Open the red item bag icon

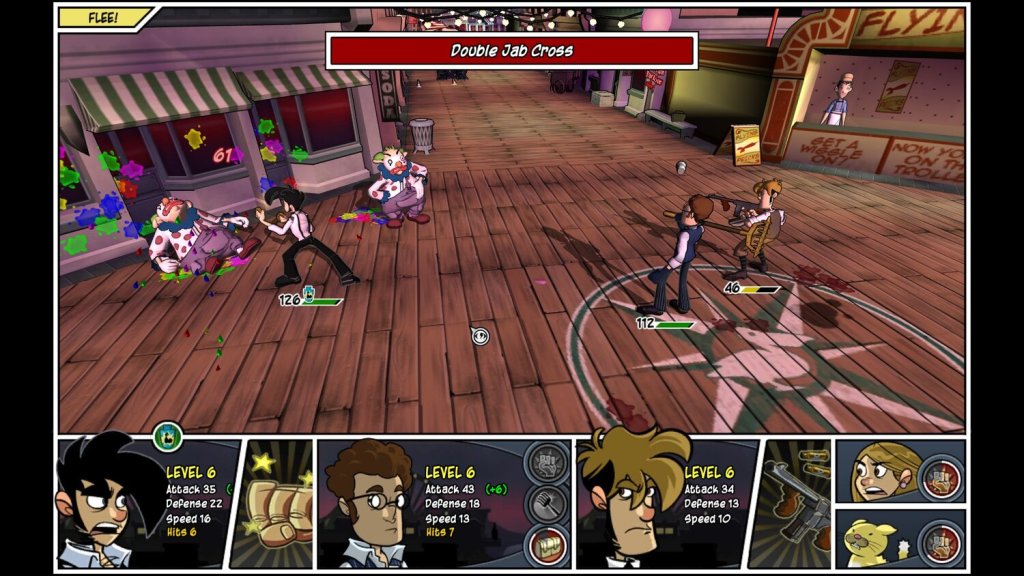[544, 546]
